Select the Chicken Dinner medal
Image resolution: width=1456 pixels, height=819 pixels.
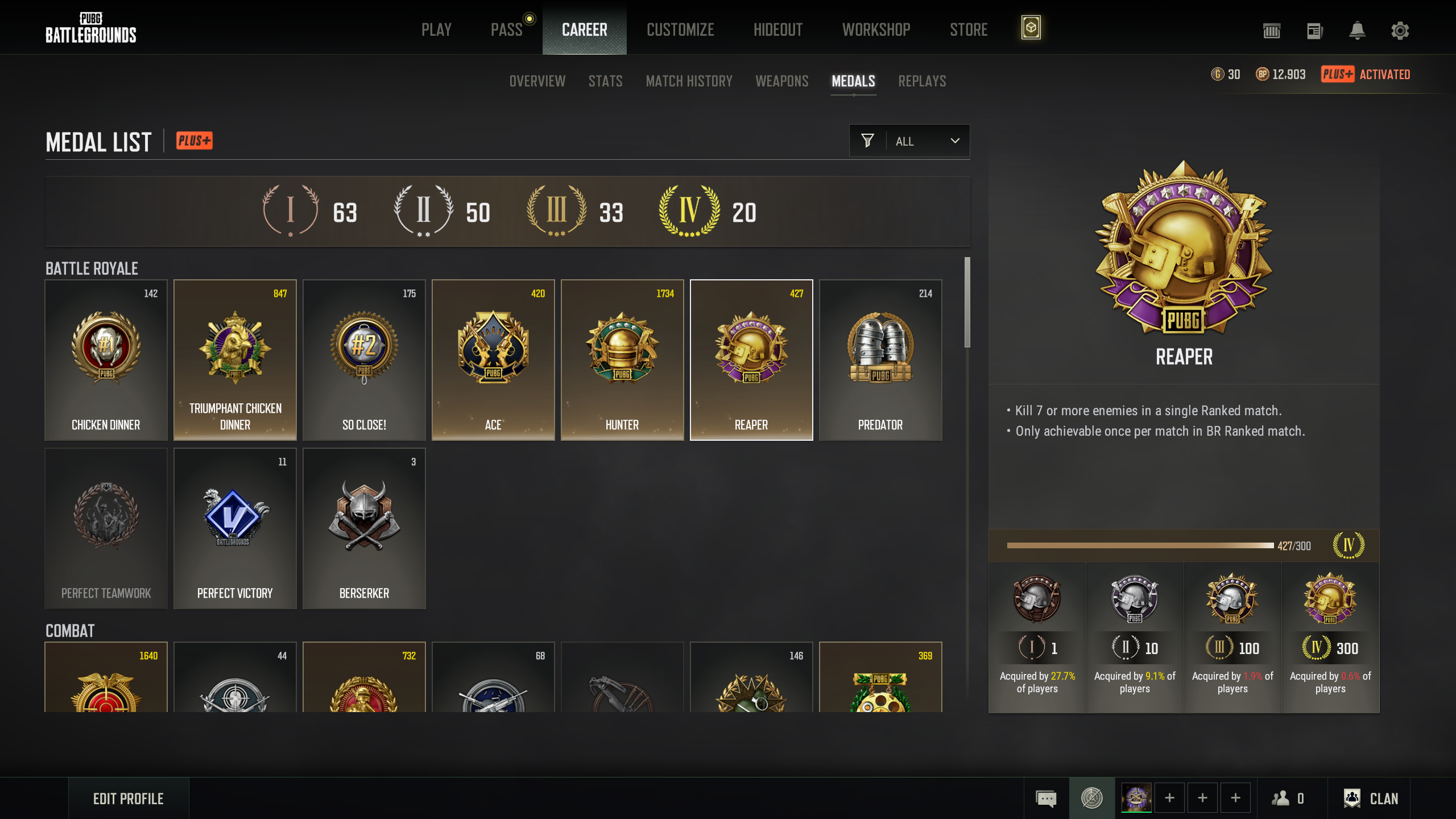106,360
